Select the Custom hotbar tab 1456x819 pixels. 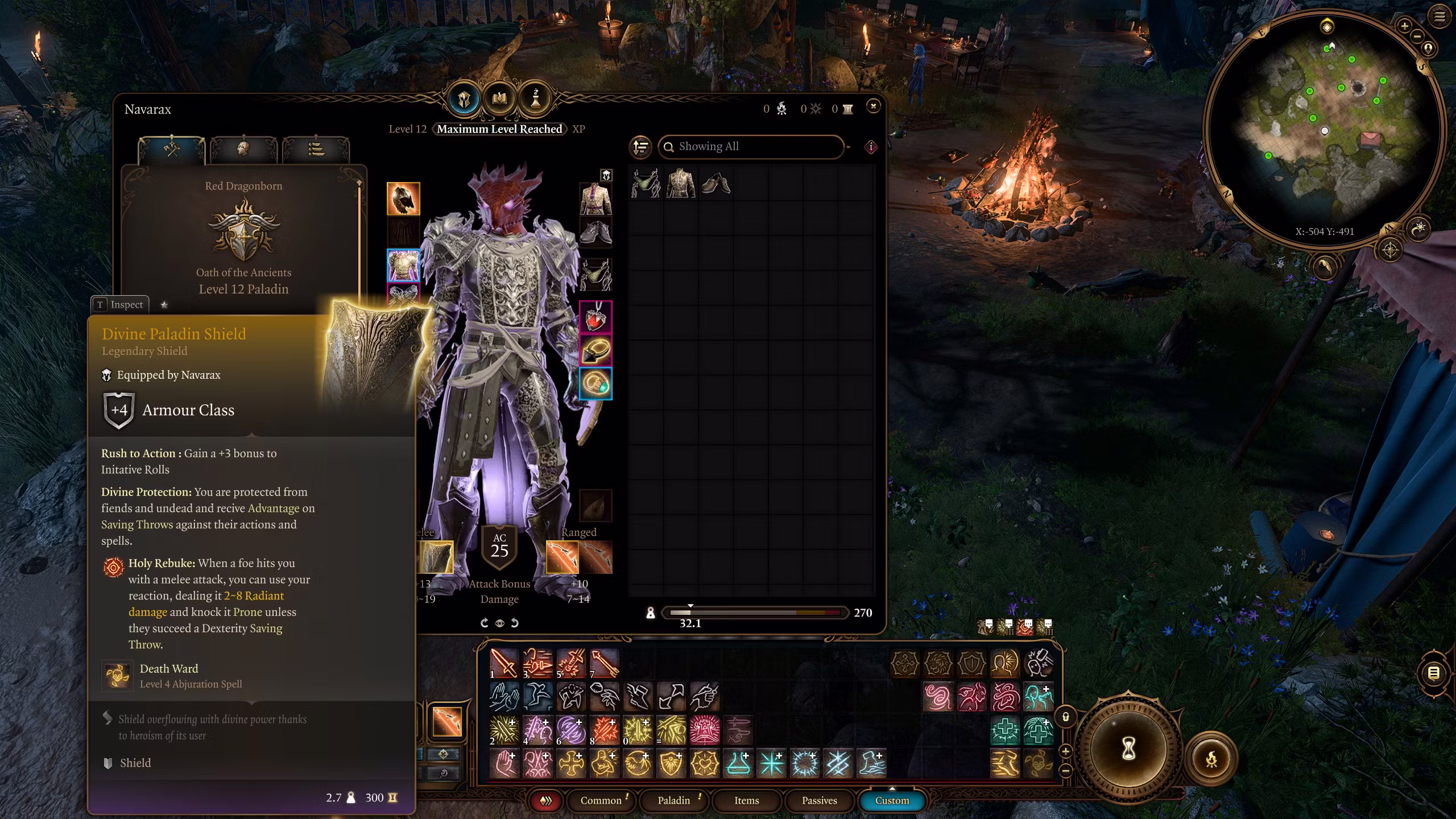point(892,800)
